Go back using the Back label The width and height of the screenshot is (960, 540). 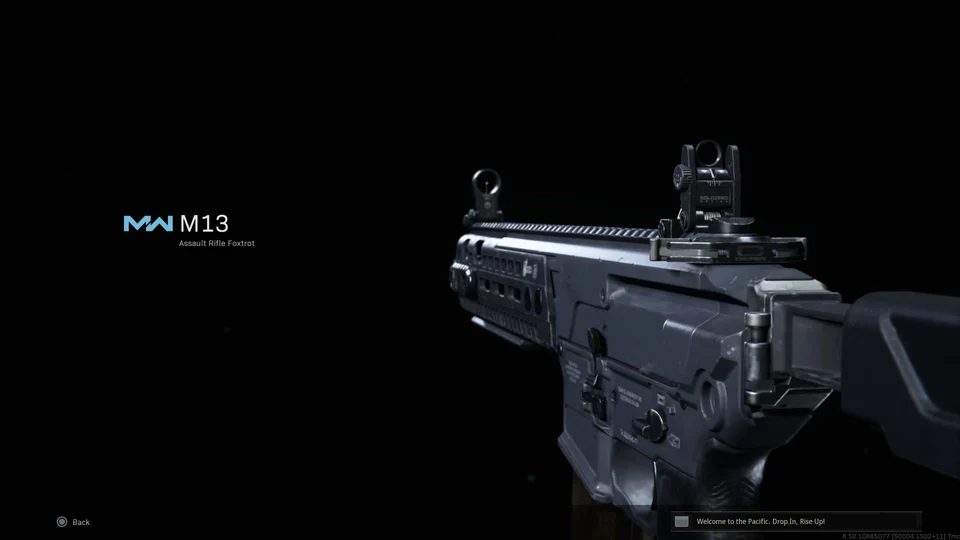coord(80,522)
